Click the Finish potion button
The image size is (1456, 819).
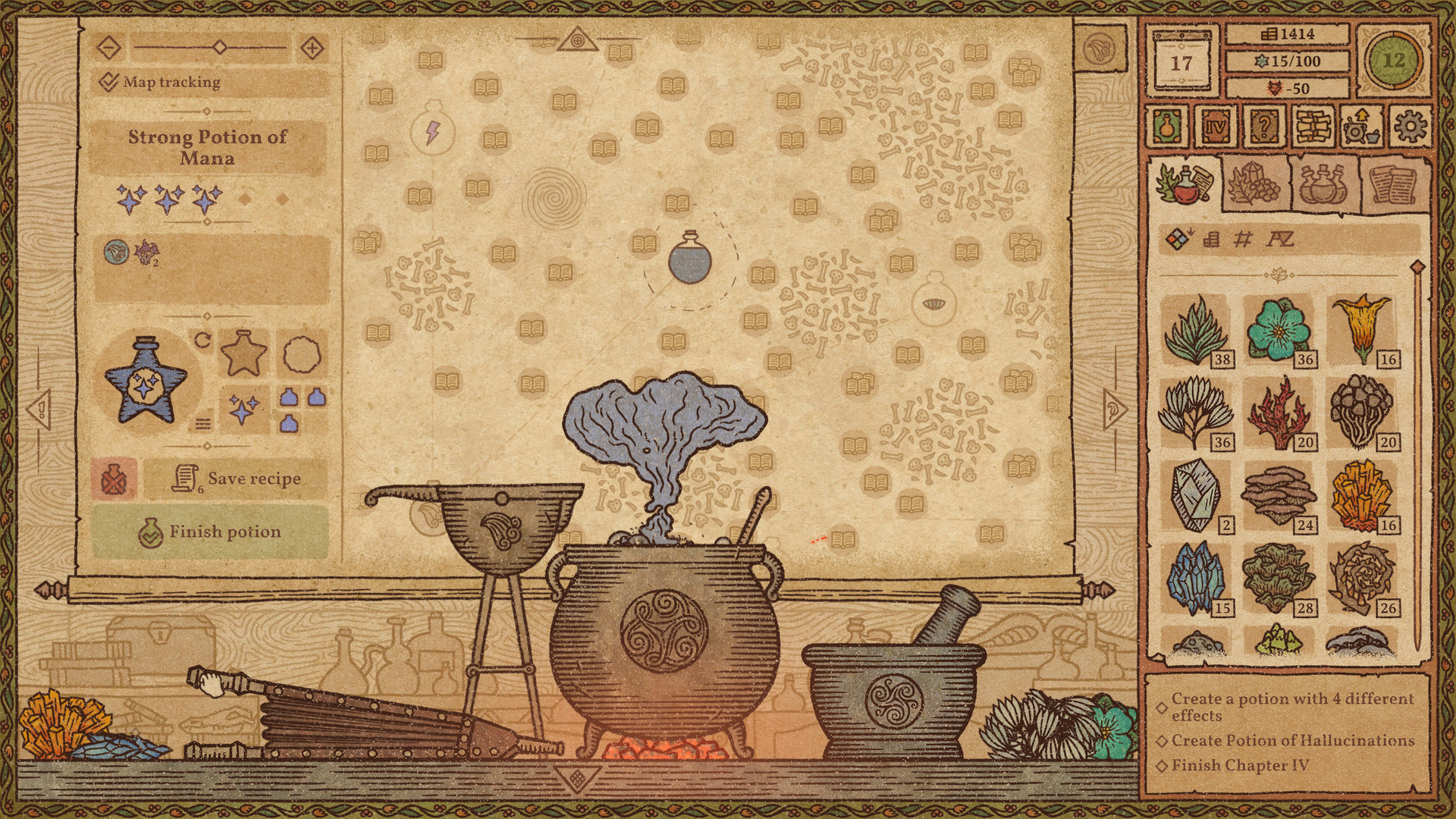click(x=224, y=532)
